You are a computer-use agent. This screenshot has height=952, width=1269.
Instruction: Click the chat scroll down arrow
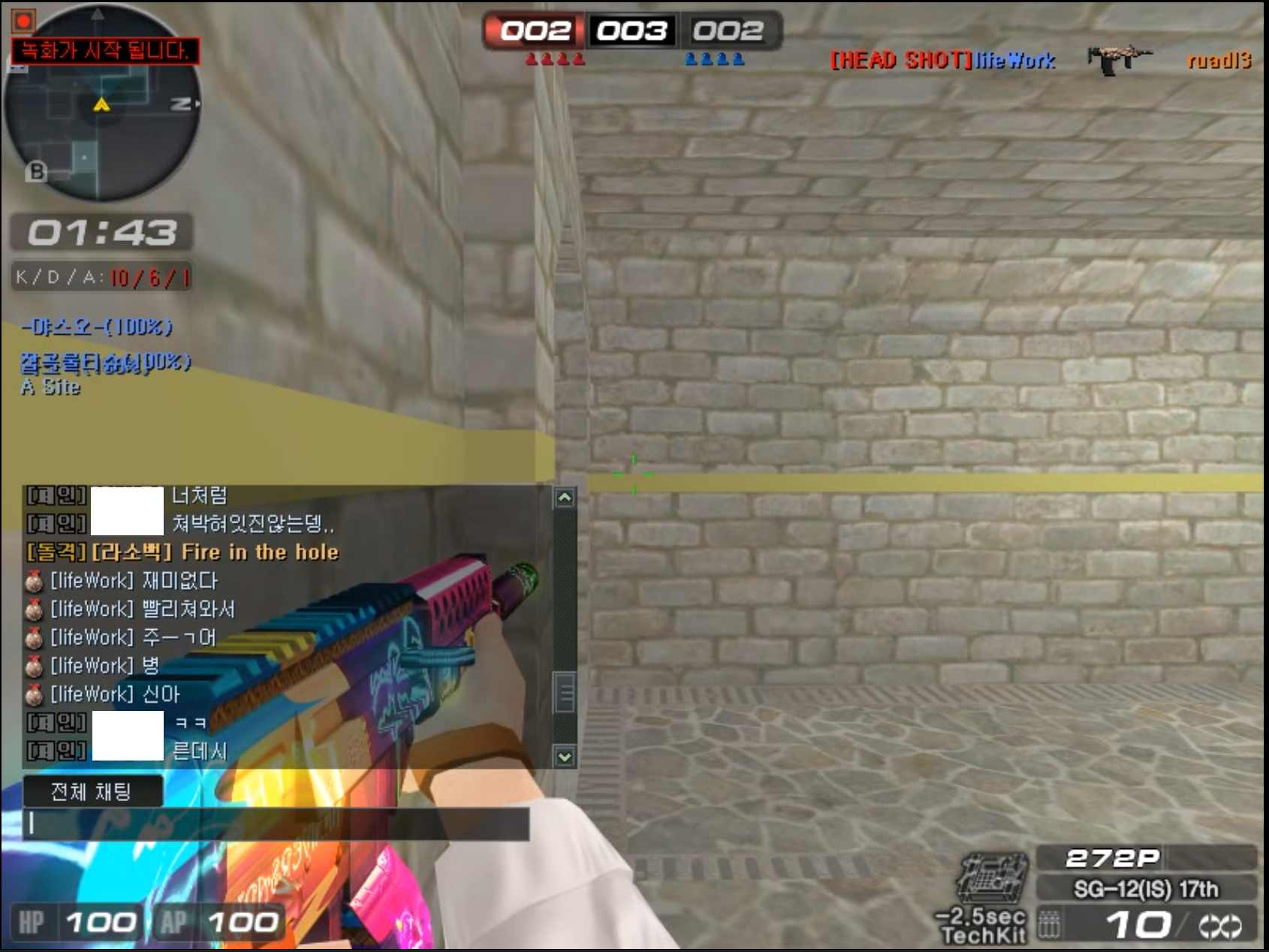pyautogui.click(x=565, y=757)
